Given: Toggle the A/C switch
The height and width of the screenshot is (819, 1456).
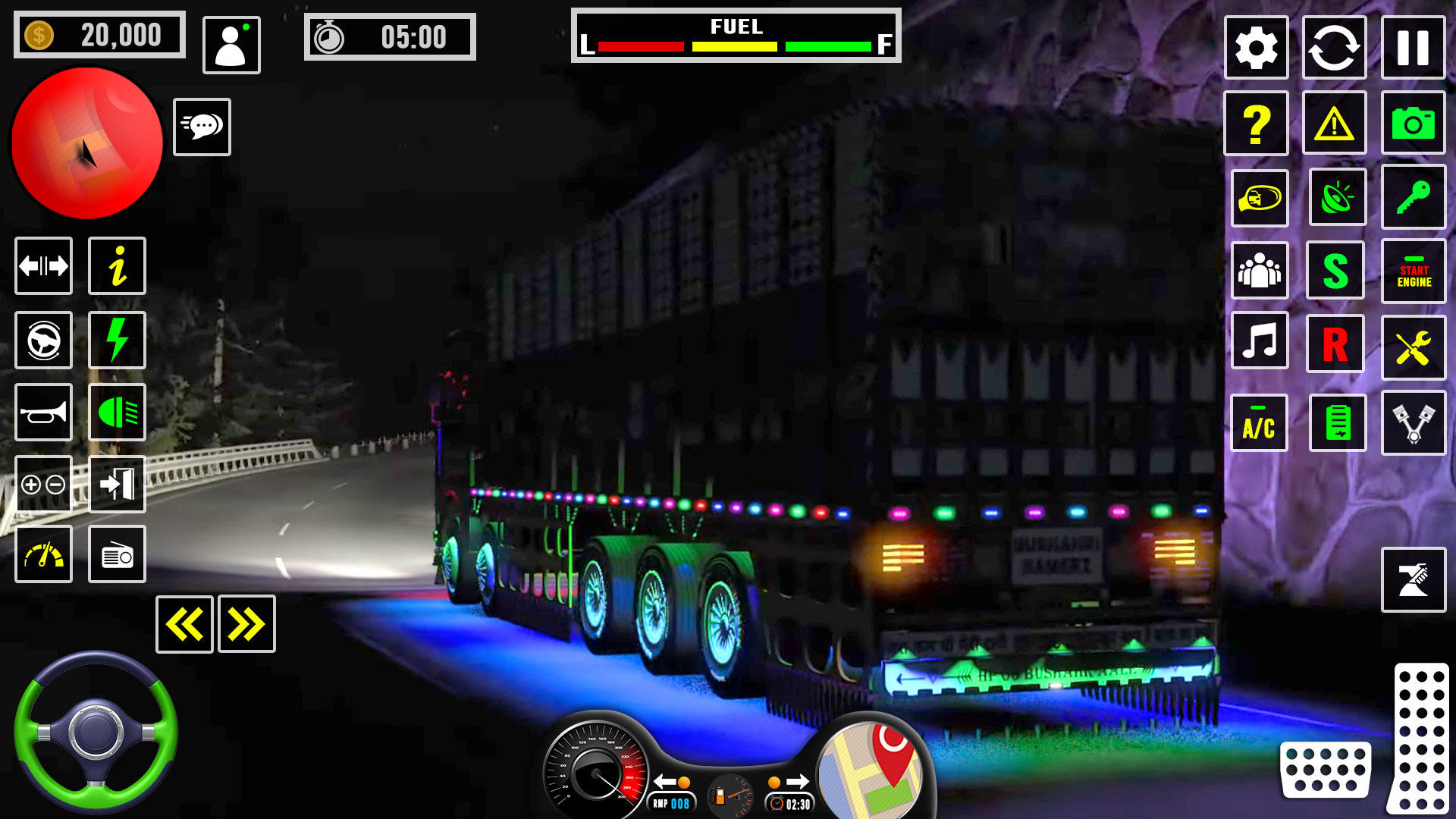Looking at the screenshot, I should click(1259, 424).
